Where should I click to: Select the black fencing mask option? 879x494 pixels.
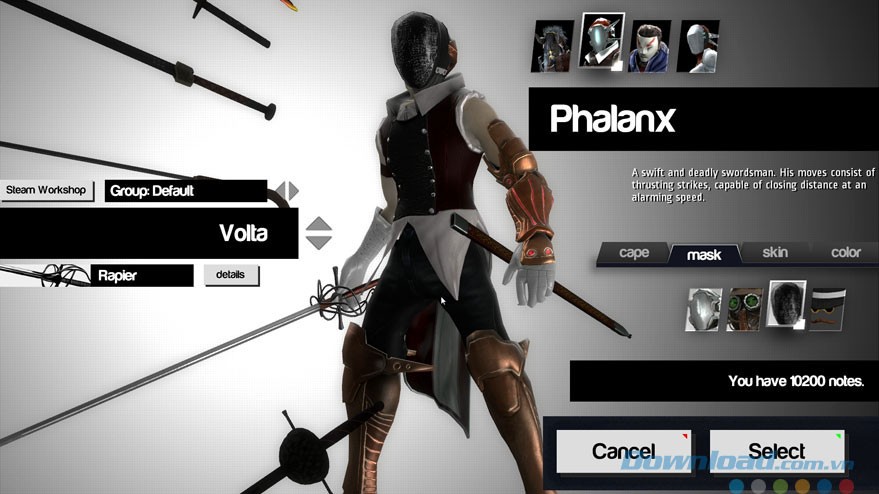pos(785,308)
